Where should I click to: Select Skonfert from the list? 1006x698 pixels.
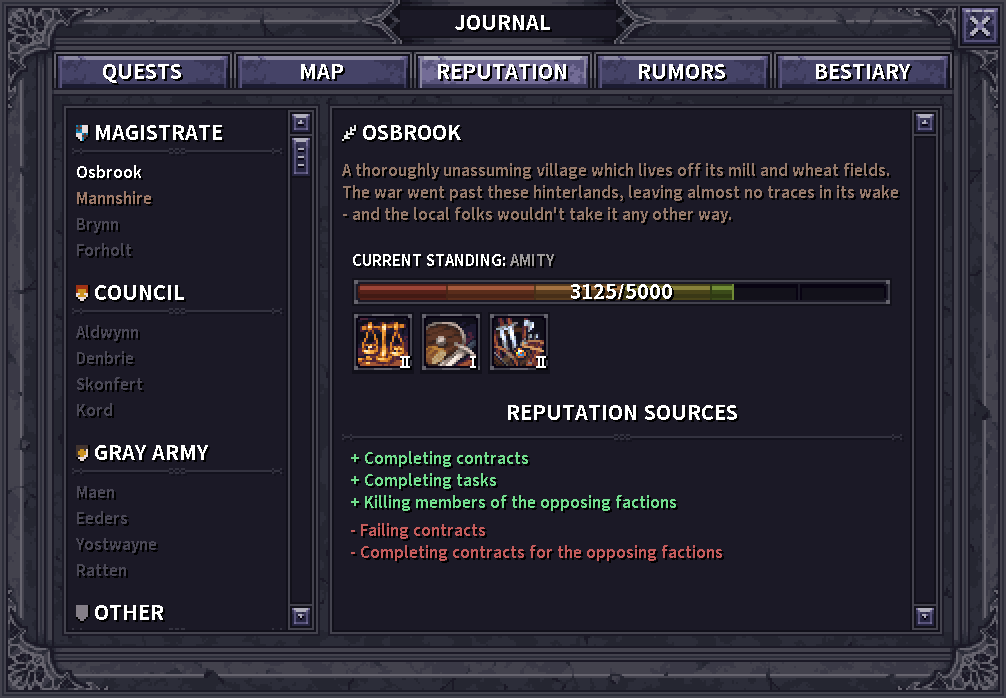tap(110, 384)
